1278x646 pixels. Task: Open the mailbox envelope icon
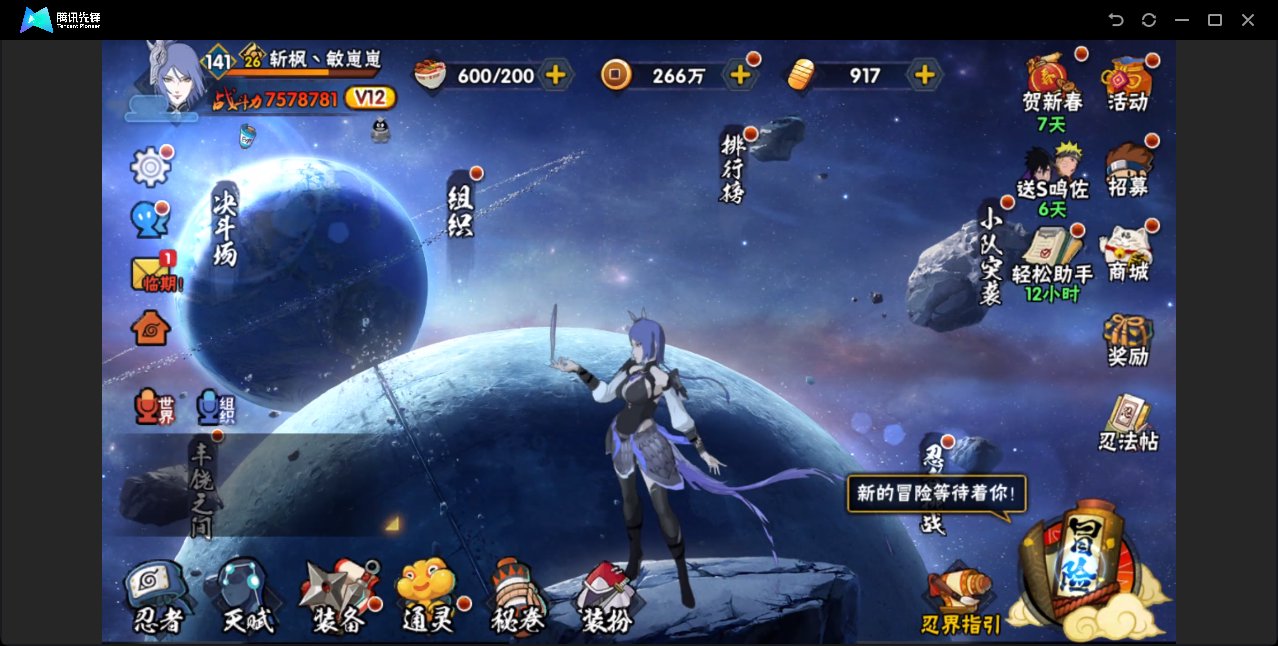[x=151, y=273]
